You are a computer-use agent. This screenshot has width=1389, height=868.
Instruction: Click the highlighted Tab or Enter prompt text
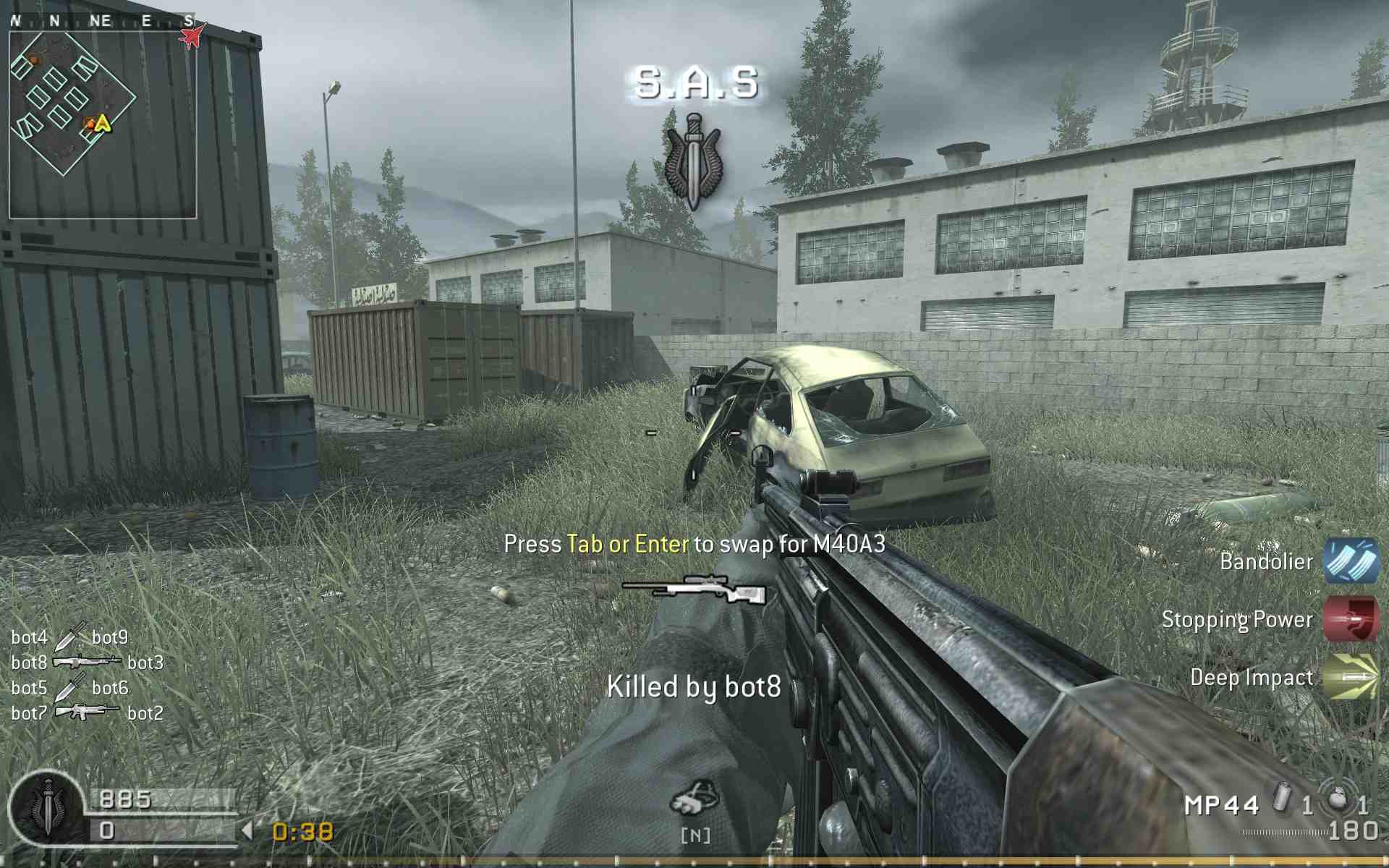[x=625, y=543]
